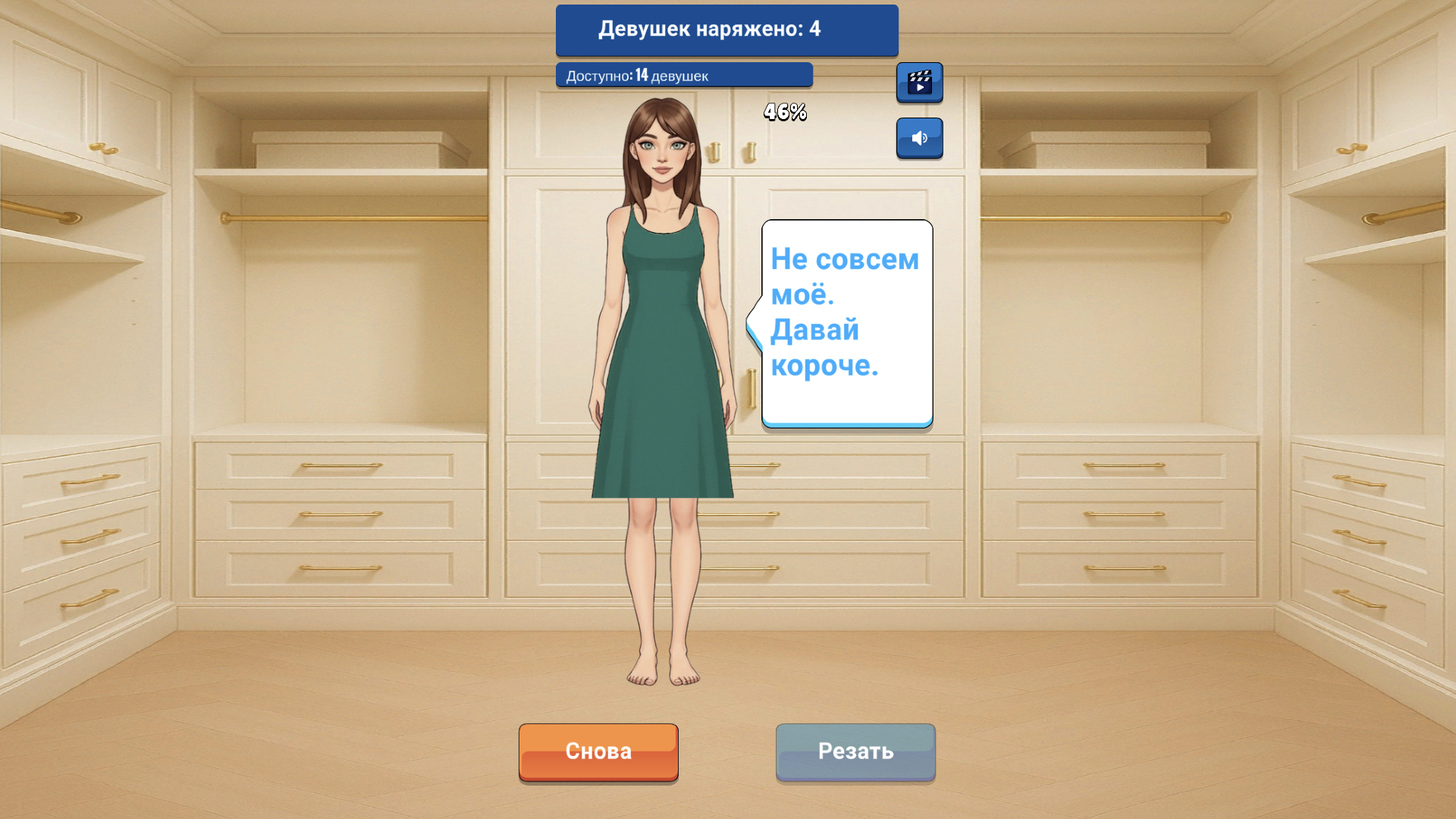Mute the game audio via the speaker button
The height and width of the screenshot is (819, 1456).
pos(919,138)
